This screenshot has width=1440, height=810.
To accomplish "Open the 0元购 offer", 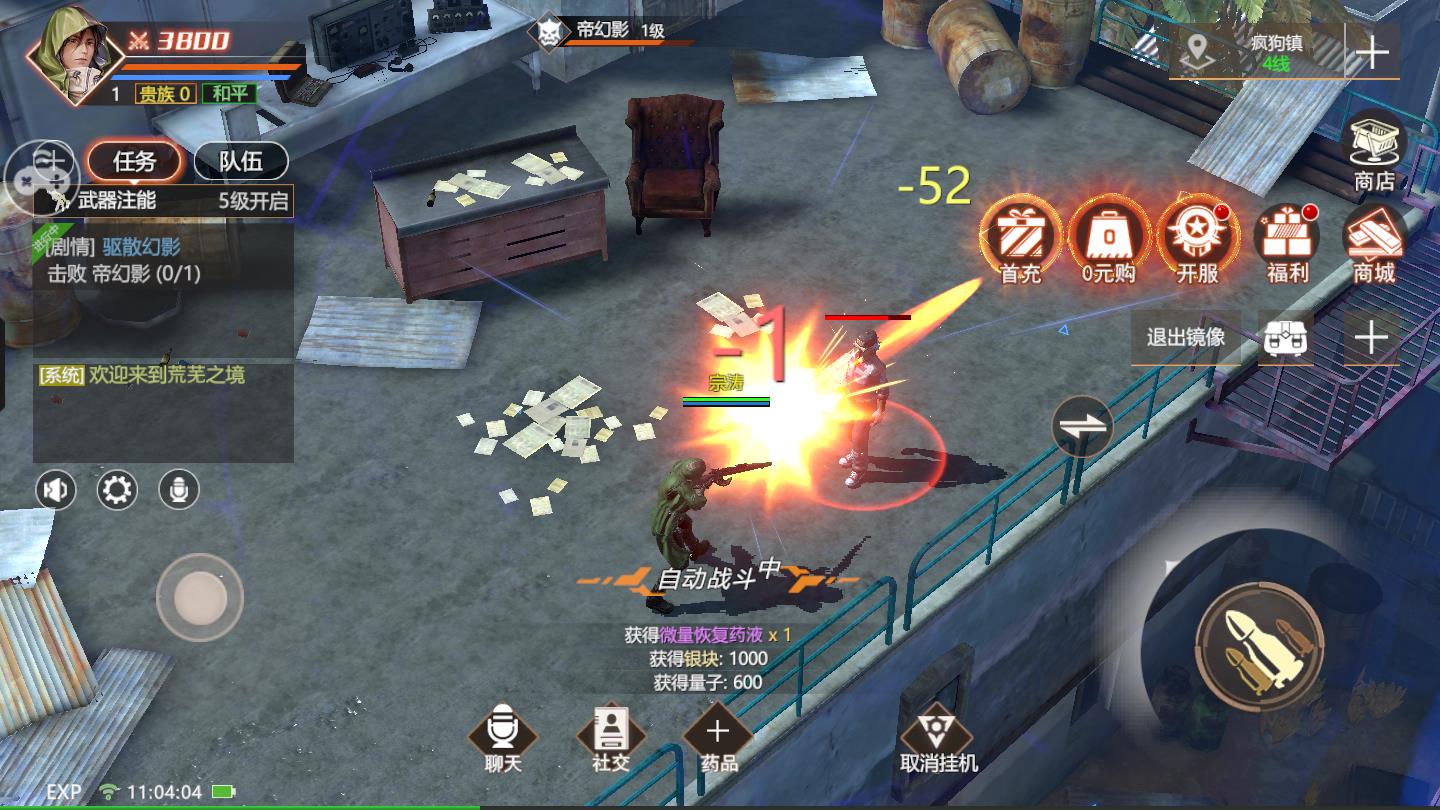I will click(1108, 240).
